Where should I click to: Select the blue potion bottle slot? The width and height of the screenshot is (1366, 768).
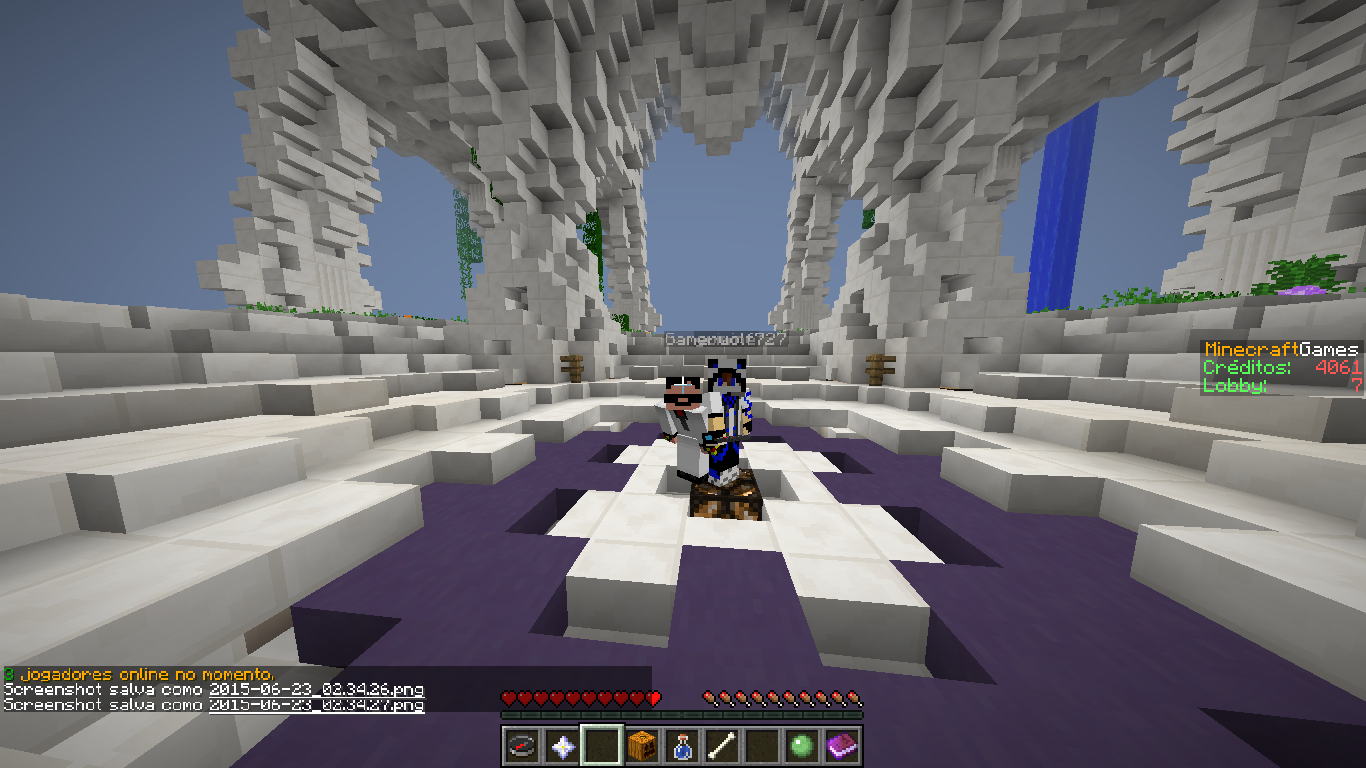tap(682, 746)
